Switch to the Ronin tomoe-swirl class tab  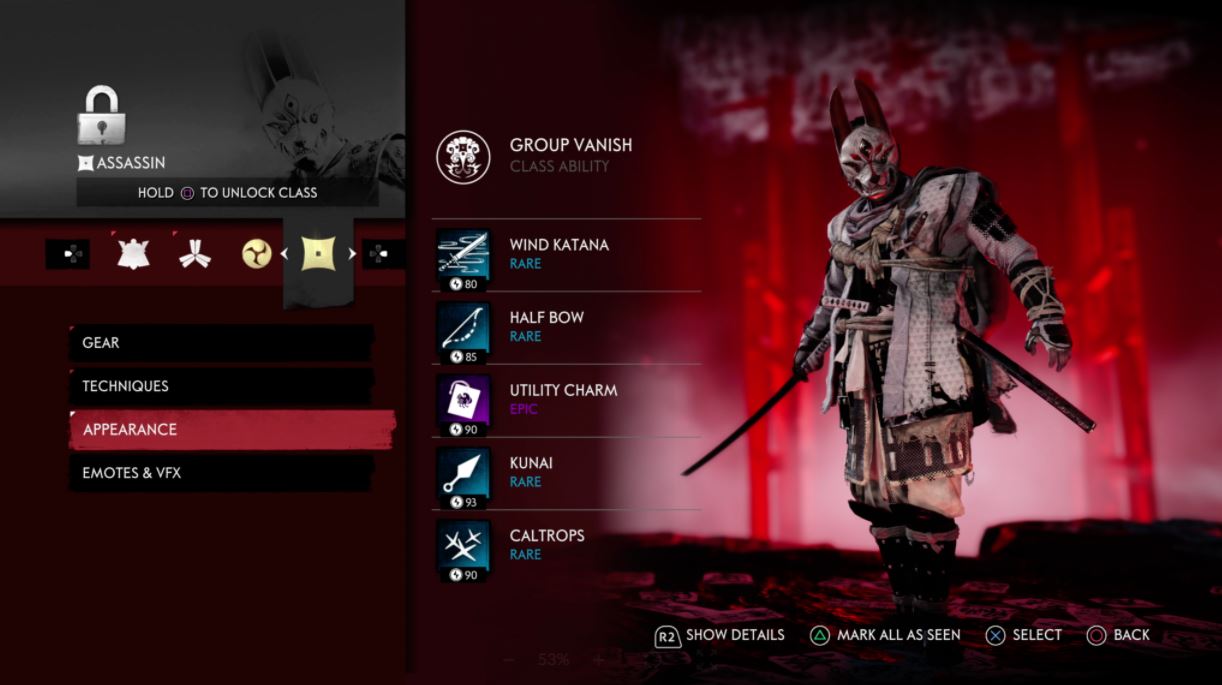257,254
